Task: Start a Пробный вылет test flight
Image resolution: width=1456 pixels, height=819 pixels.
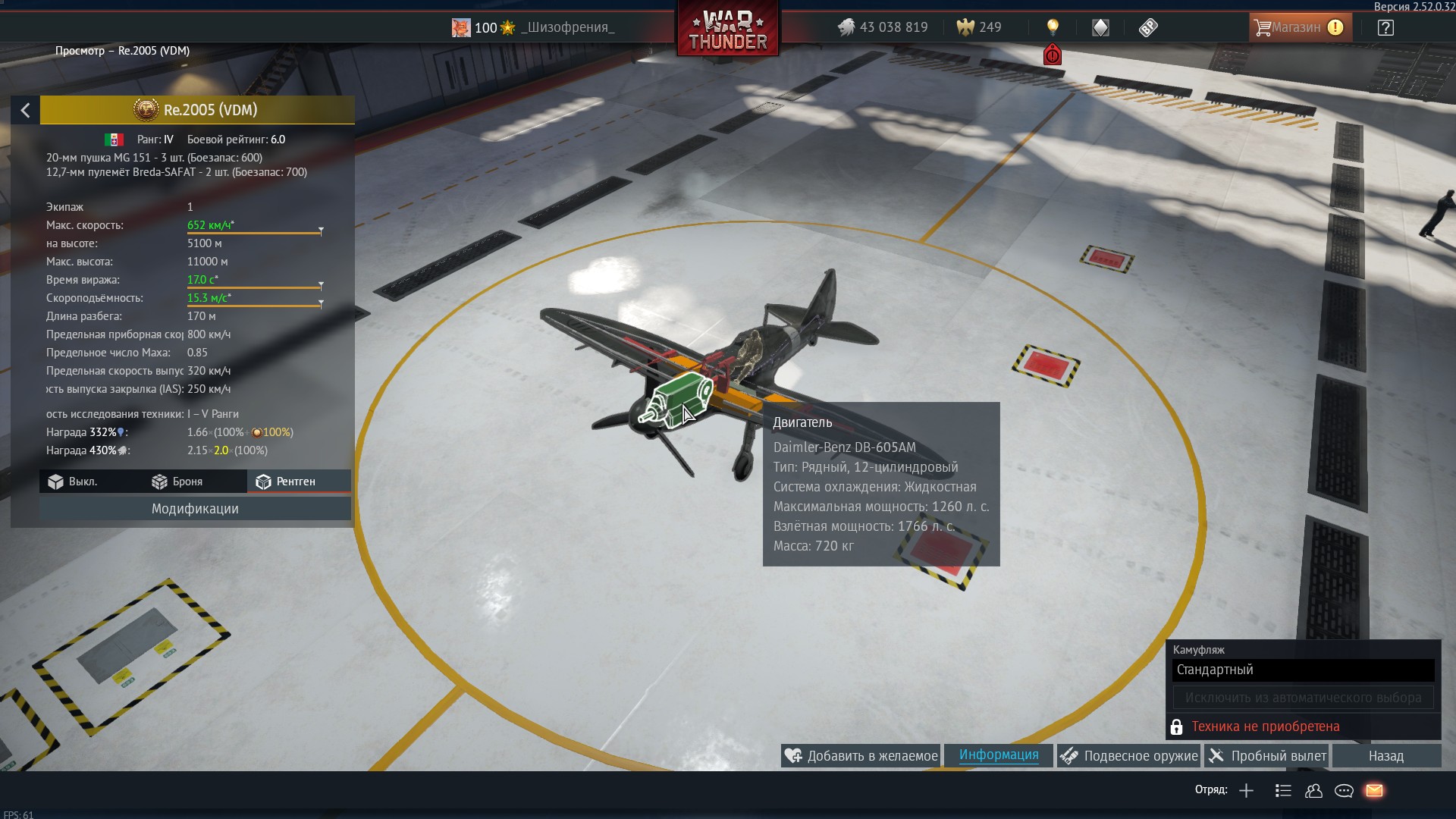Action: tap(1268, 756)
